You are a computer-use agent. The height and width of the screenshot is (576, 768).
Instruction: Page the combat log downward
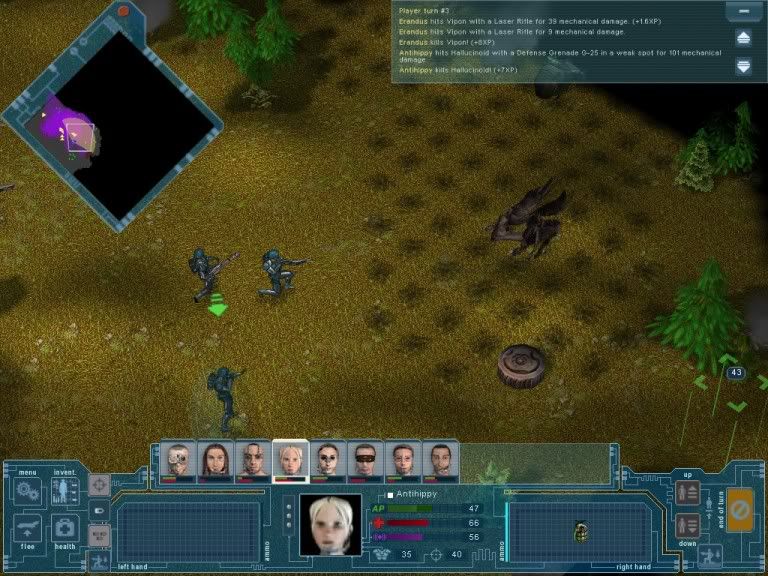click(743, 66)
